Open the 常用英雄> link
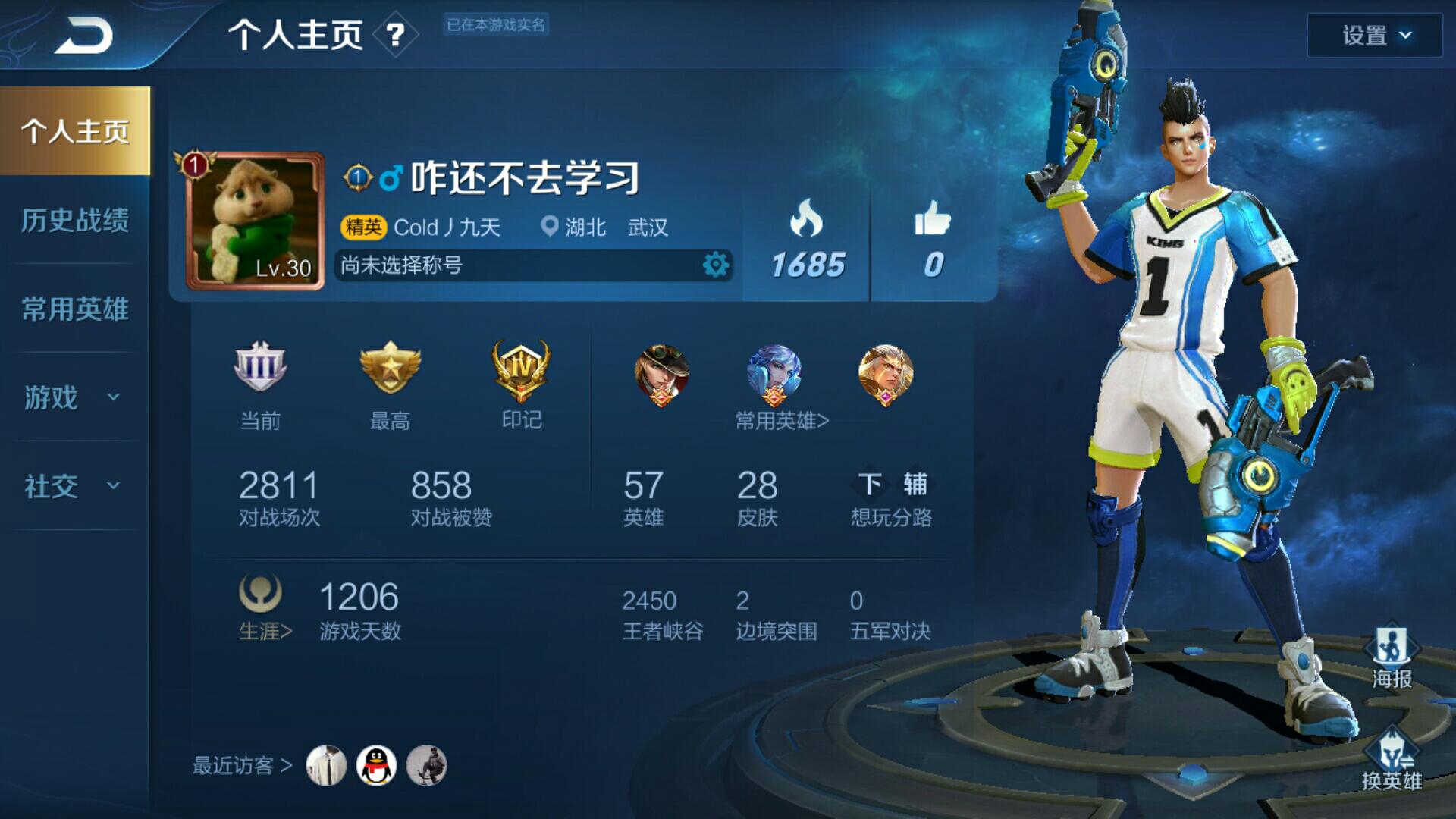 click(x=782, y=420)
